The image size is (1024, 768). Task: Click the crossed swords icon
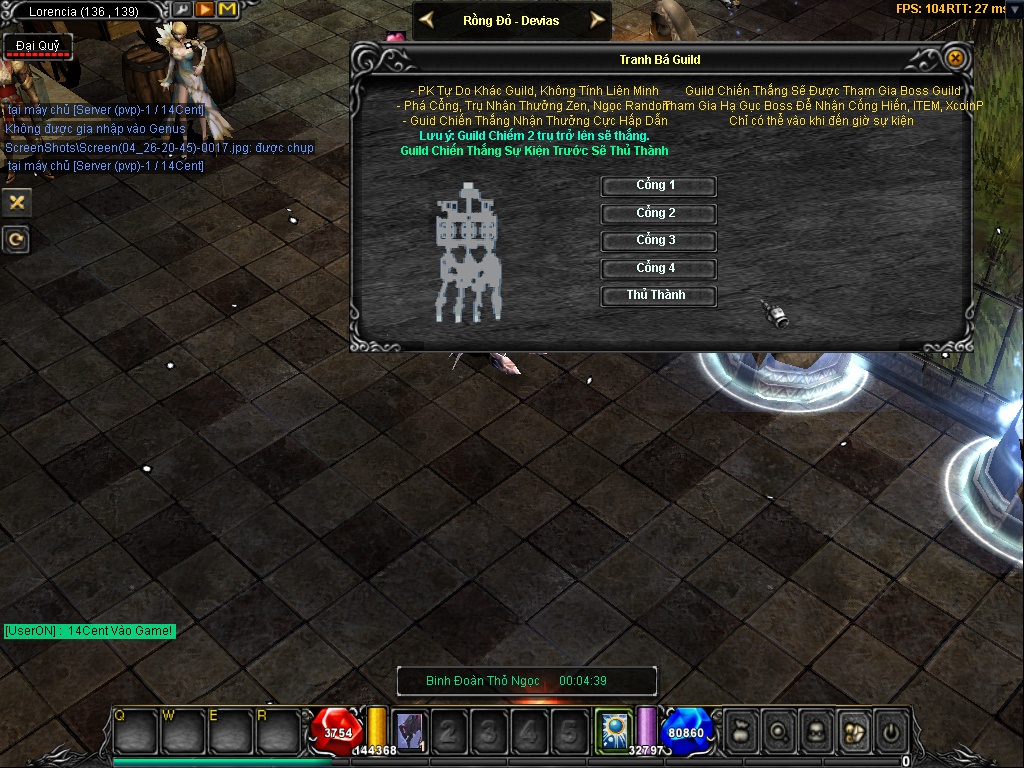point(16,202)
